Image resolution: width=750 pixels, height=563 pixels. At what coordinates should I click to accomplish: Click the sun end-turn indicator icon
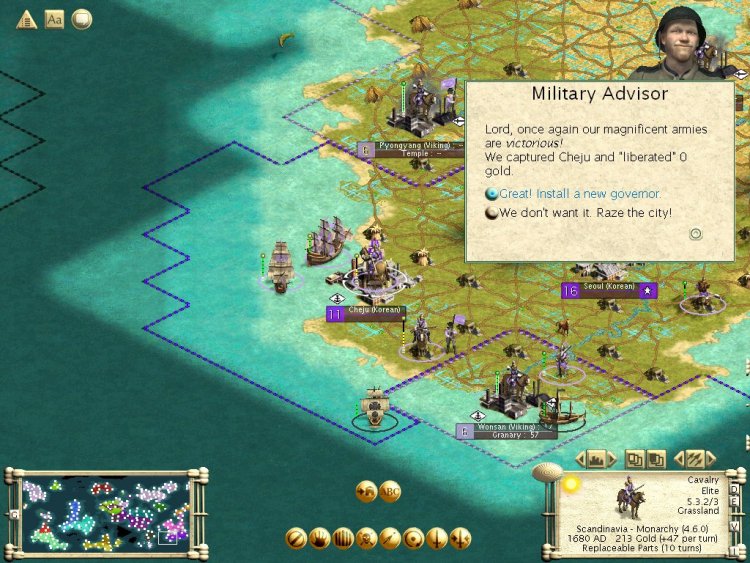pos(571,485)
